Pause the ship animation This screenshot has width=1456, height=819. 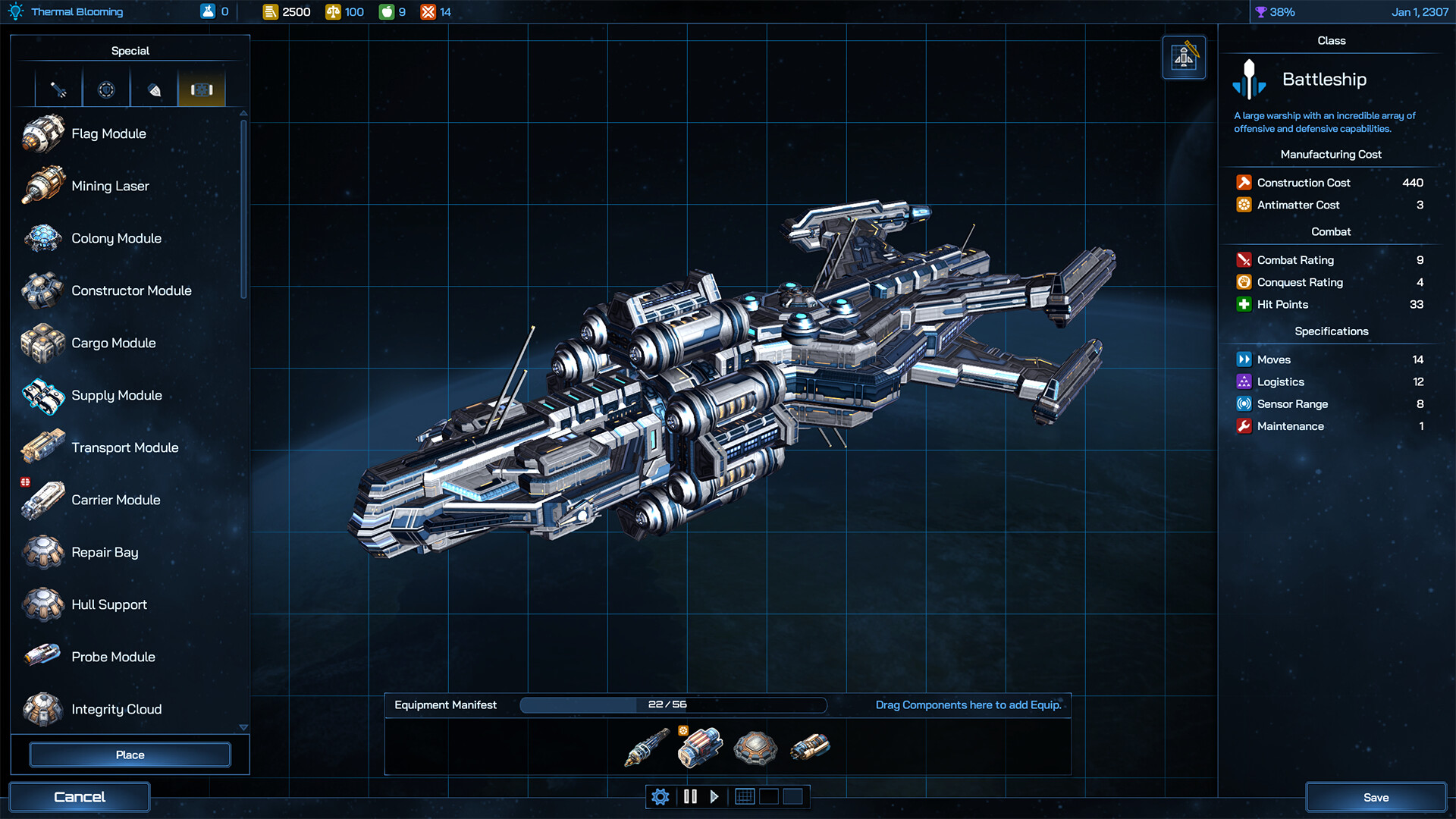pos(690,797)
